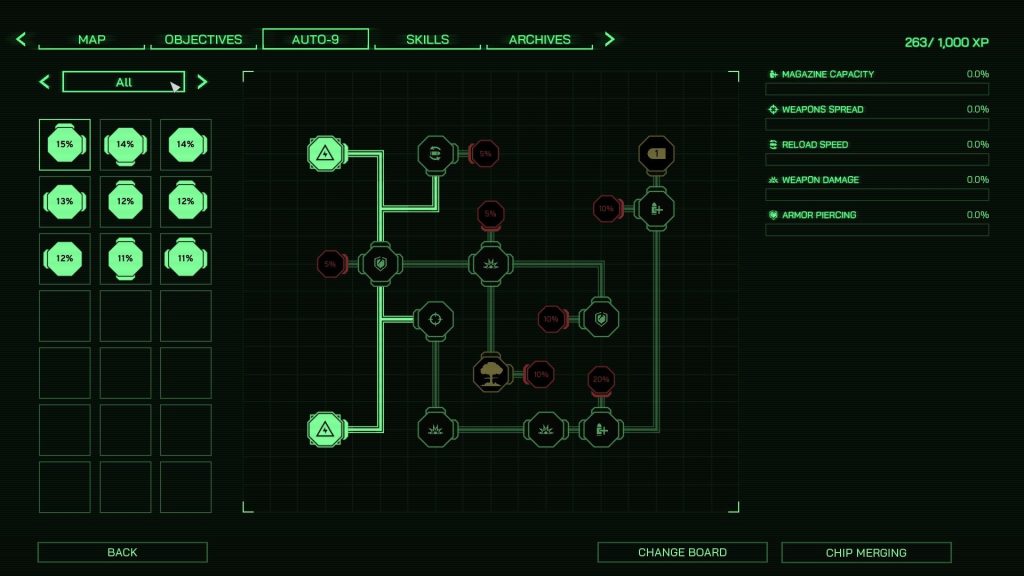This screenshot has height=576, width=1024.
Task: Select the orange tree node on board
Action: click(x=491, y=373)
